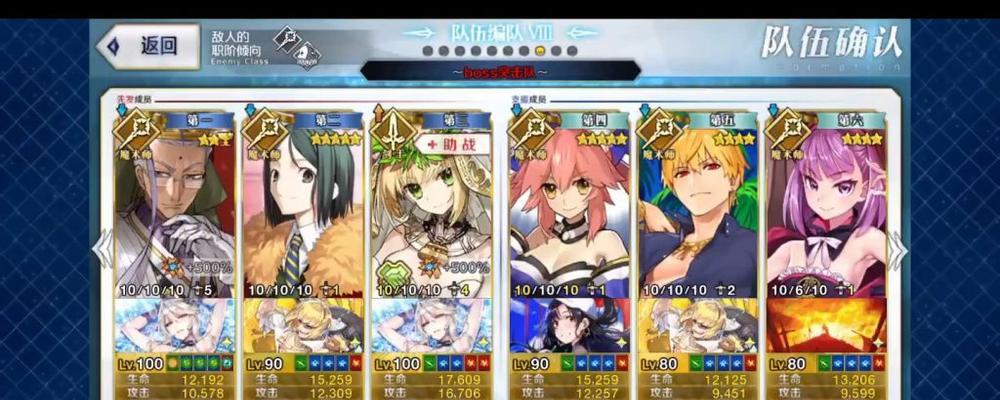Image resolution: width=1000 pixels, height=400 pixels.
Task: Click the 返回 back button
Action: 148,46
